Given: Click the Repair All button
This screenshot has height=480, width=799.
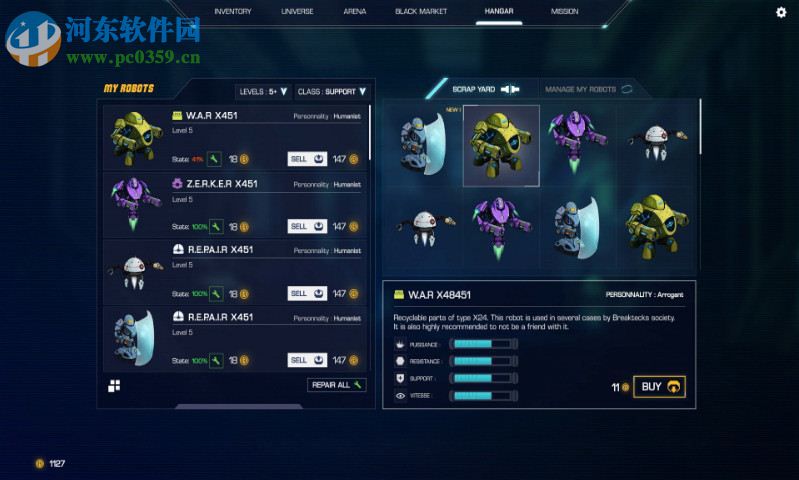Looking at the screenshot, I should 335,385.
